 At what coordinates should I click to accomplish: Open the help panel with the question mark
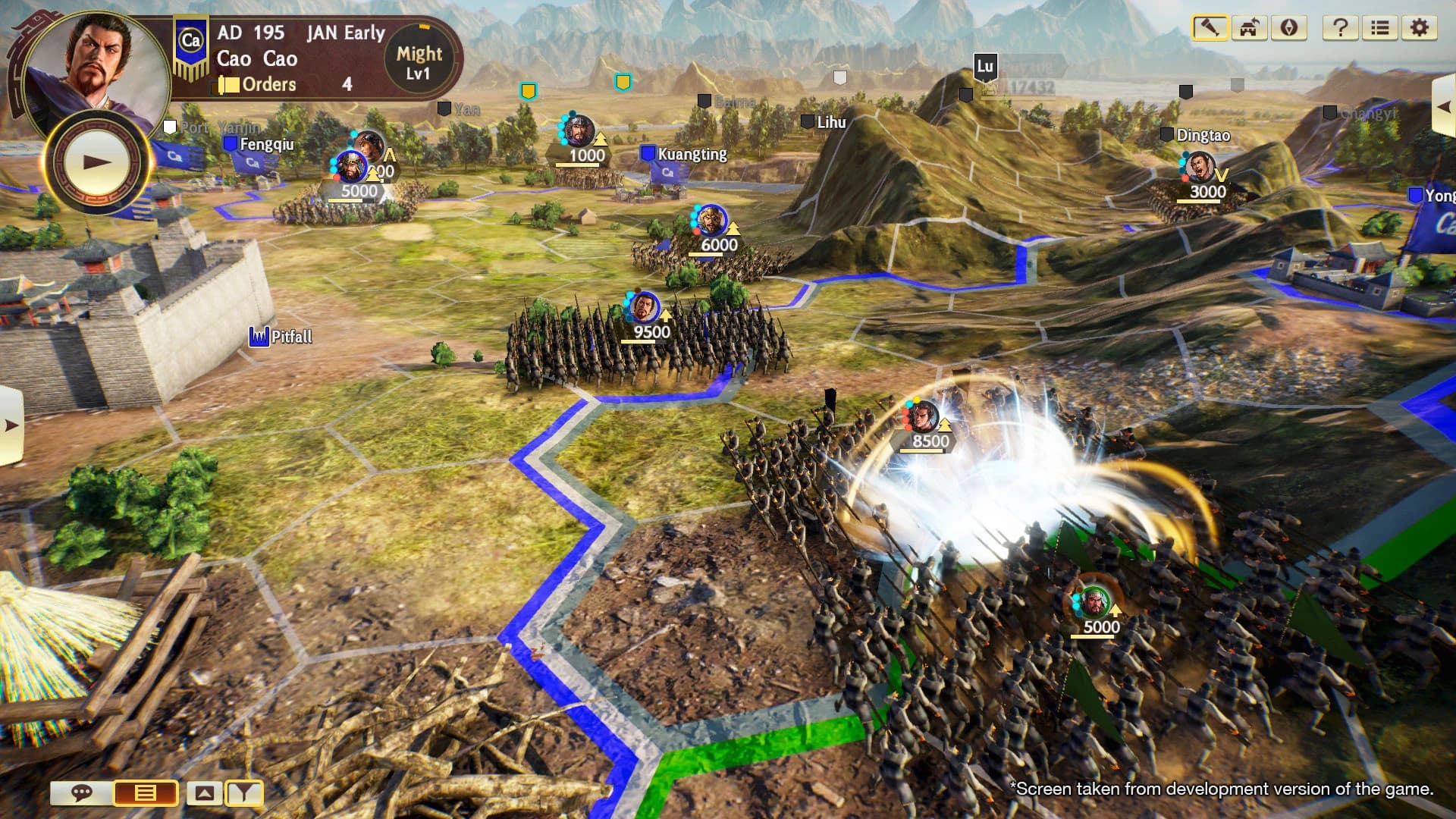(1342, 28)
